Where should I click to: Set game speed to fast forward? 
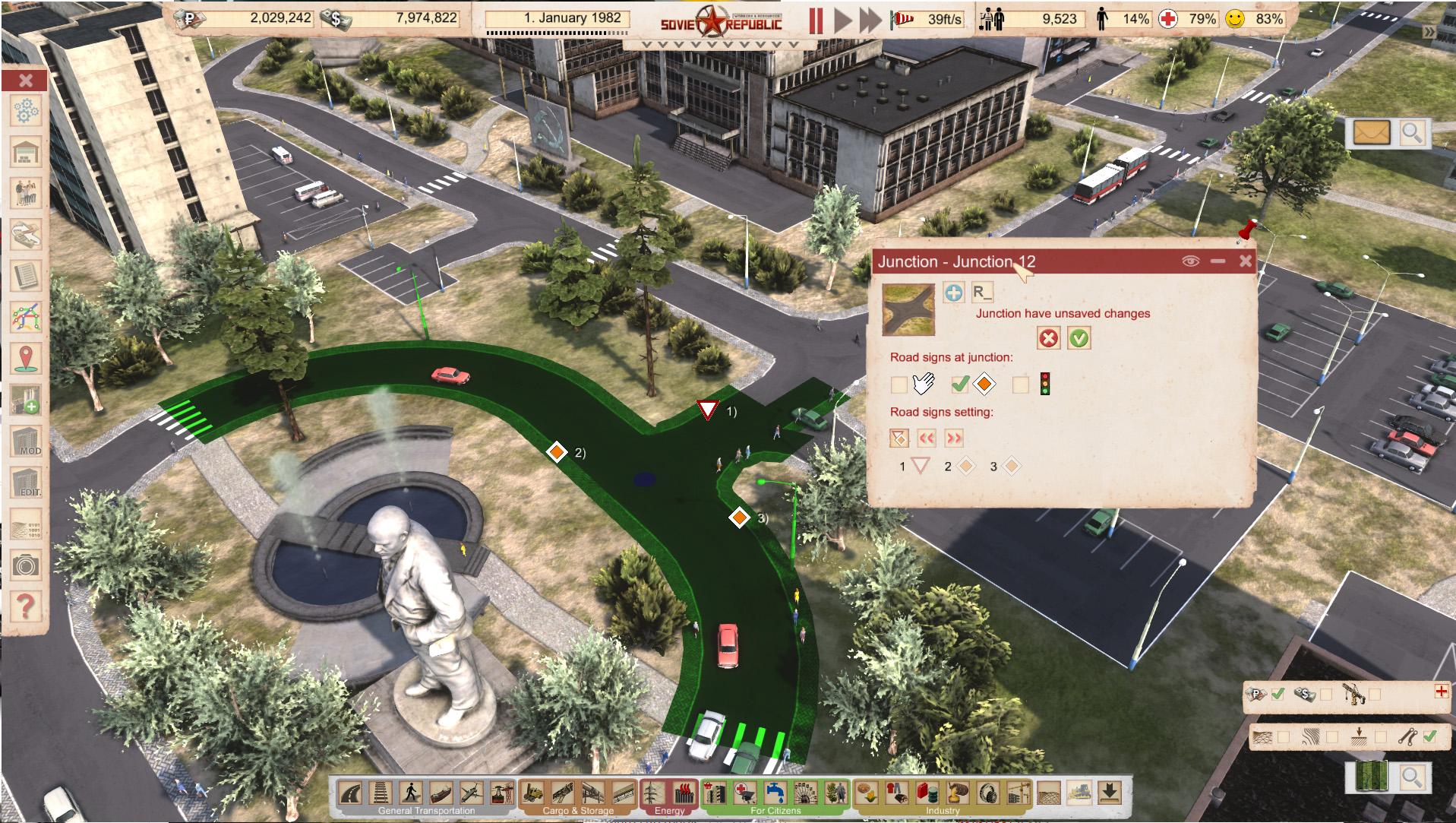click(x=870, y=20)
